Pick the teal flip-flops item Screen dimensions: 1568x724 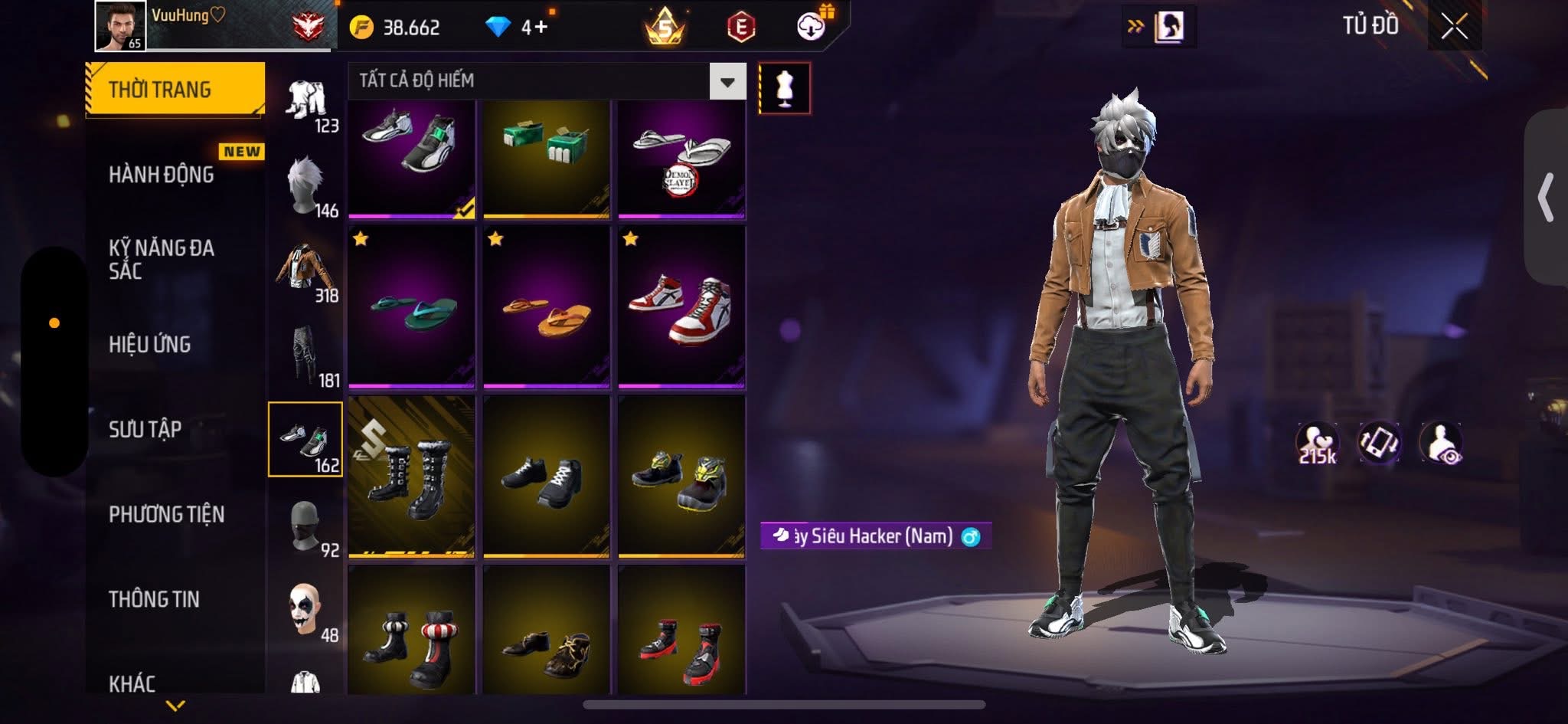coord(412,306)
